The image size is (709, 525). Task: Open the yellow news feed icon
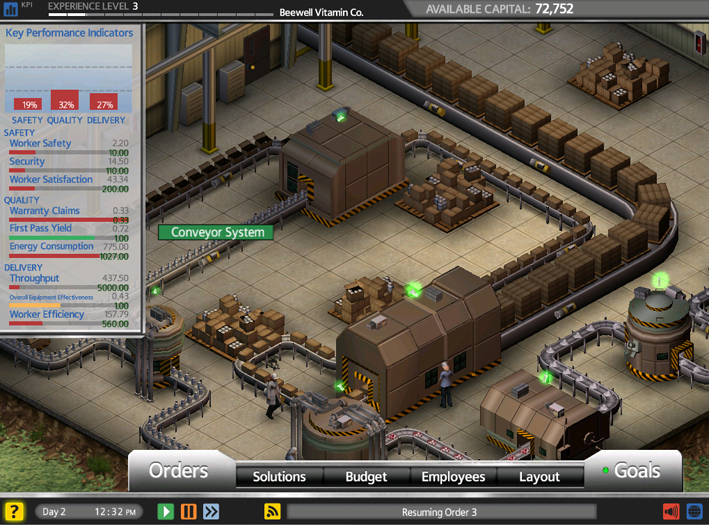tap(272, 512)
